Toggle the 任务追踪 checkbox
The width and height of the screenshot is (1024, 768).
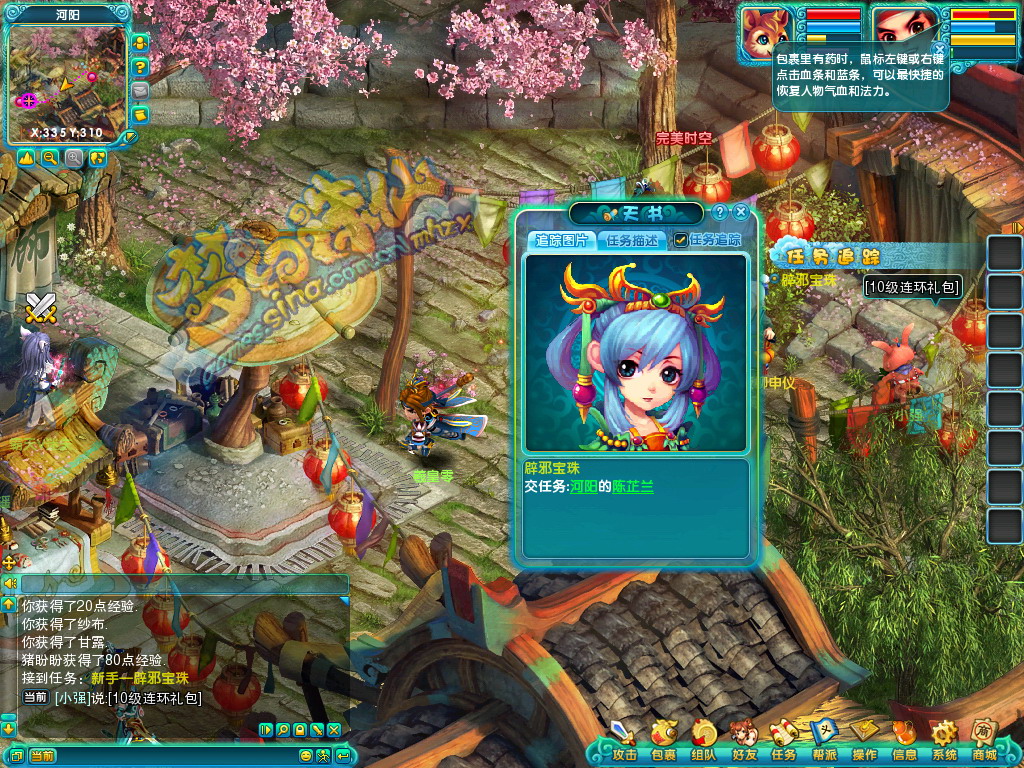click(x=681, y=240)
